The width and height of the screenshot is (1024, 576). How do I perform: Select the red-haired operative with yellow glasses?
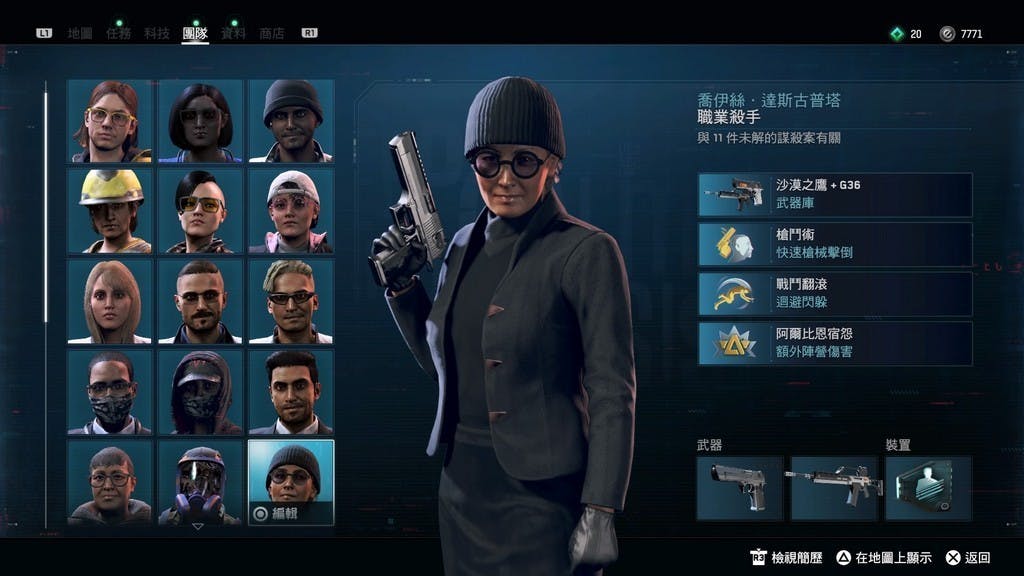(x=110, y=121)
